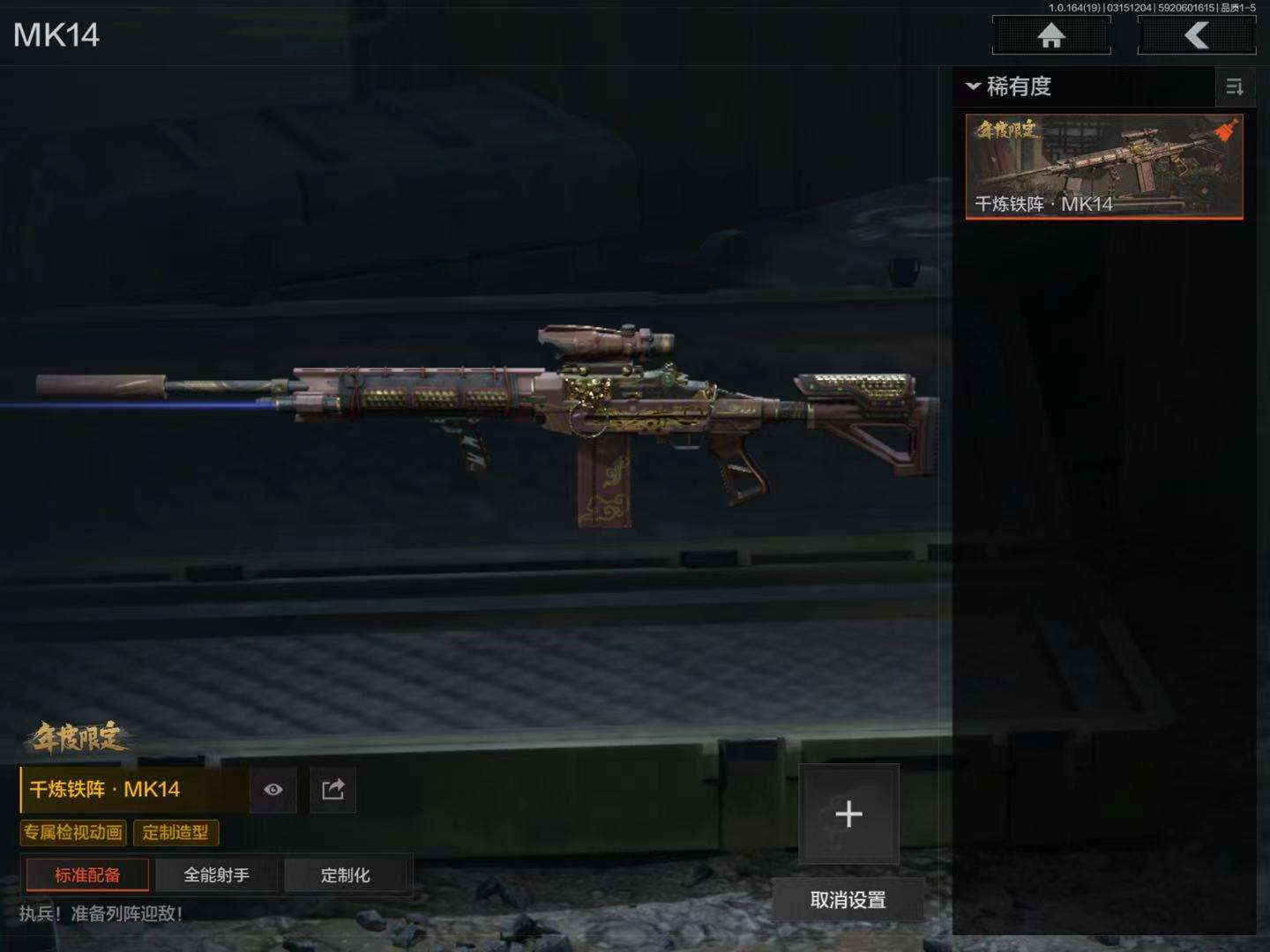Viewport: 1270px width, 952px height.
Task: Show the 定制造型 tag details
Action: coord(176,832)
